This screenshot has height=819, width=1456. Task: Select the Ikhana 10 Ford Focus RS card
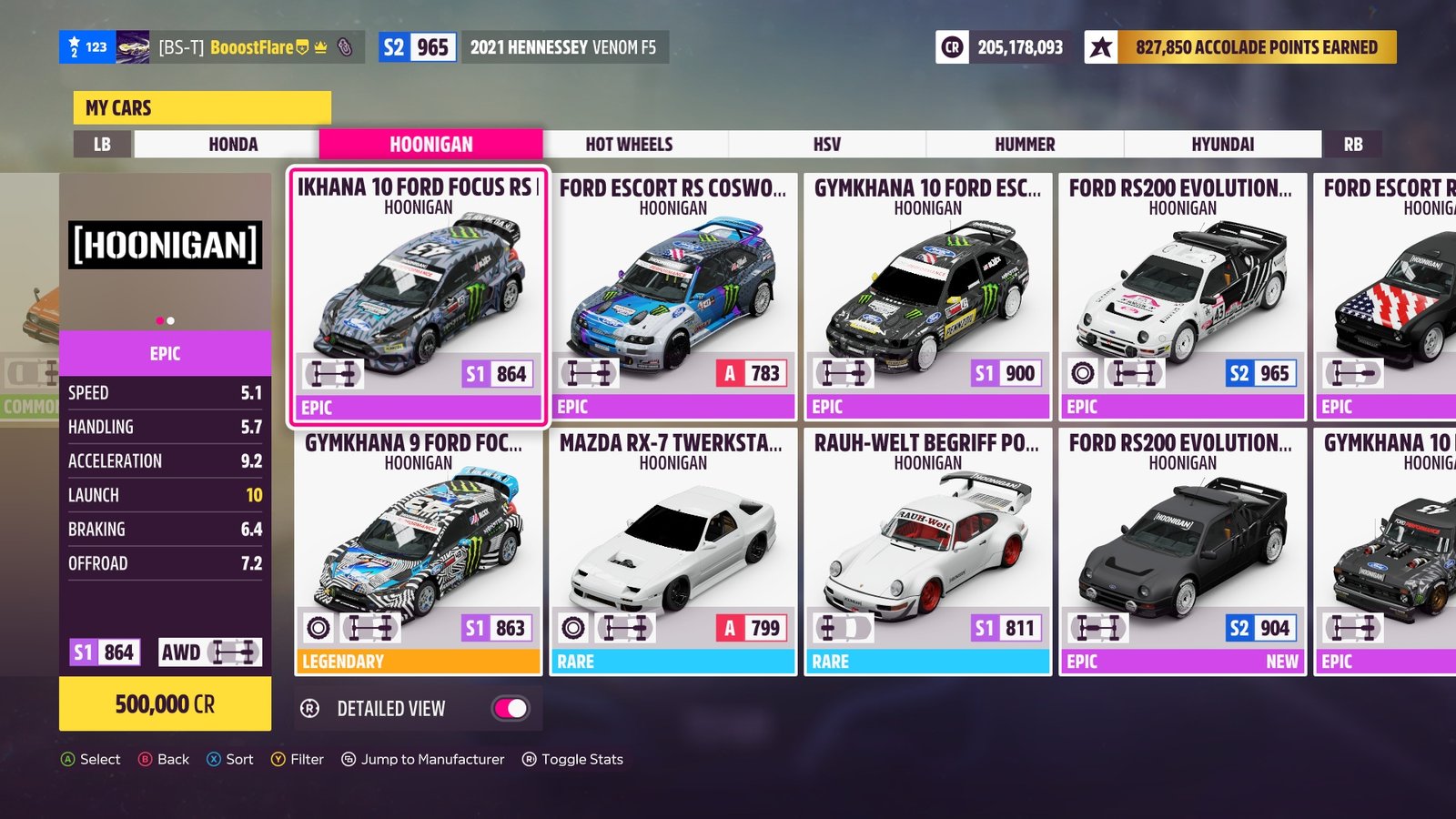419,296
